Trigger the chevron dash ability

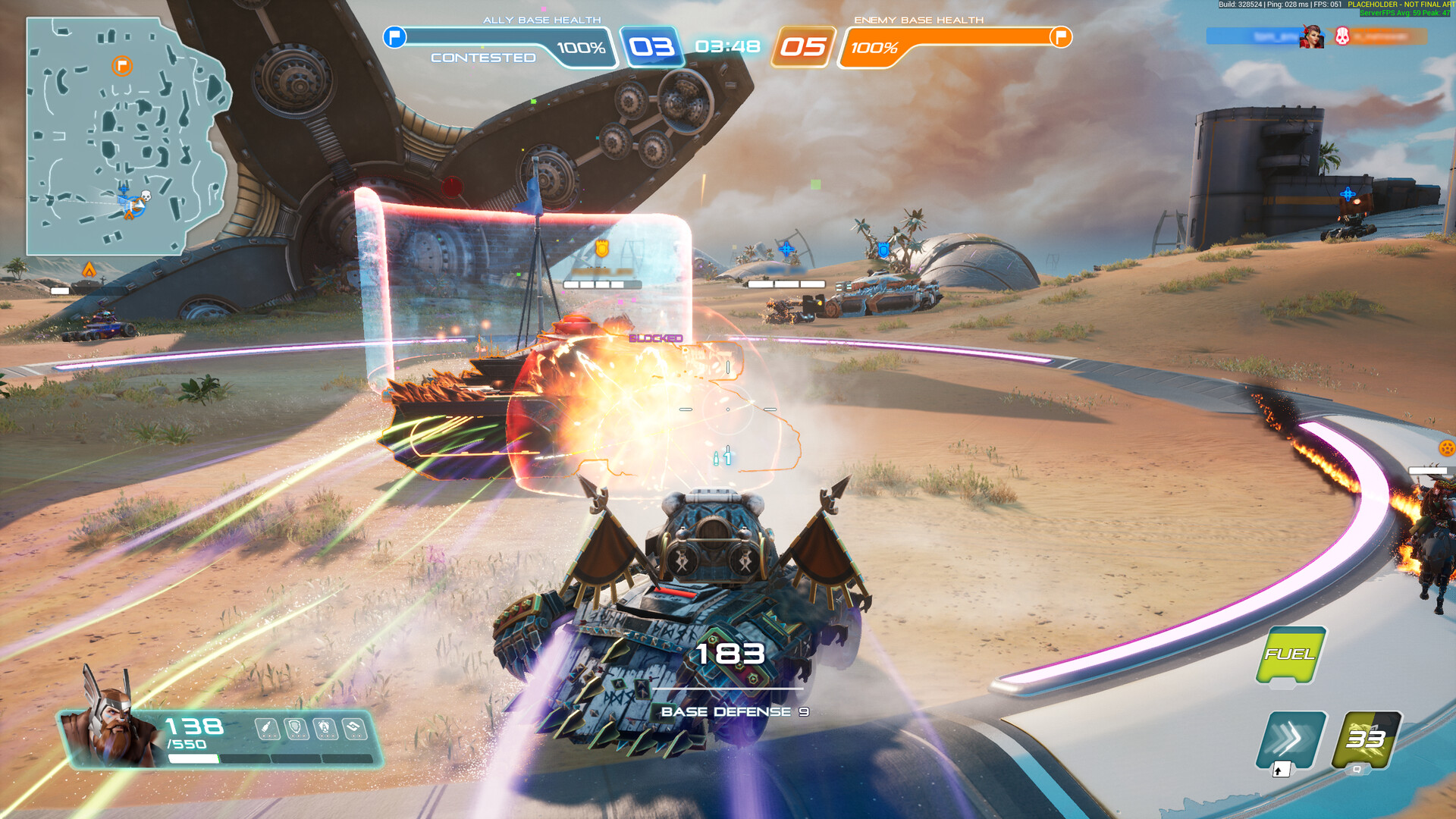click(x=1291, y=739)
